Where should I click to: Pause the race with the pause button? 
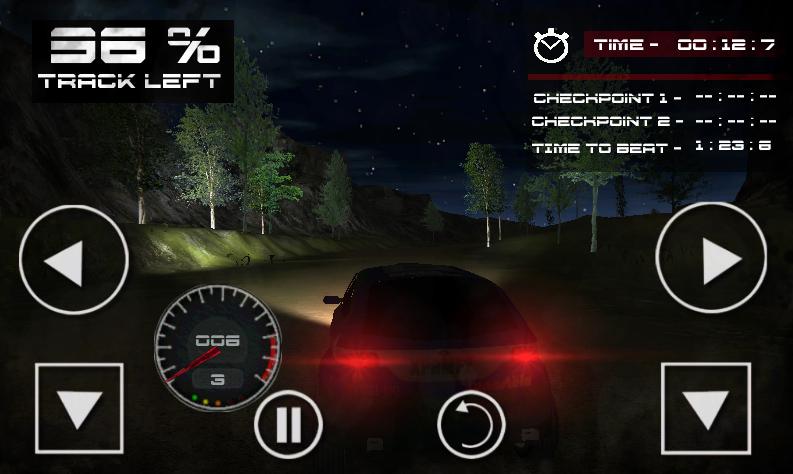click(288, 424)
